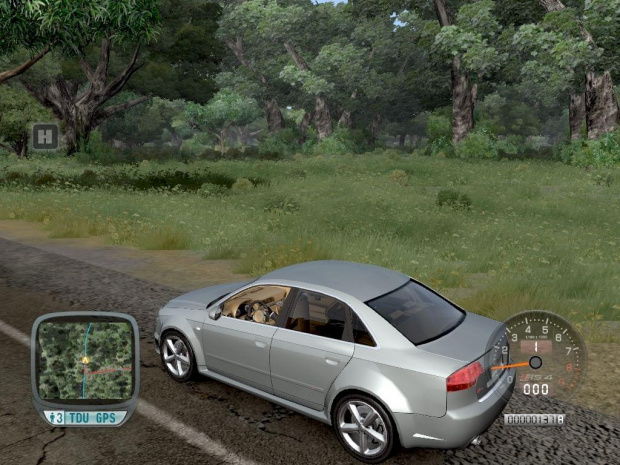Click the grey H icon
The width and height of the screenshot is (620, 465).
(44, 137)
